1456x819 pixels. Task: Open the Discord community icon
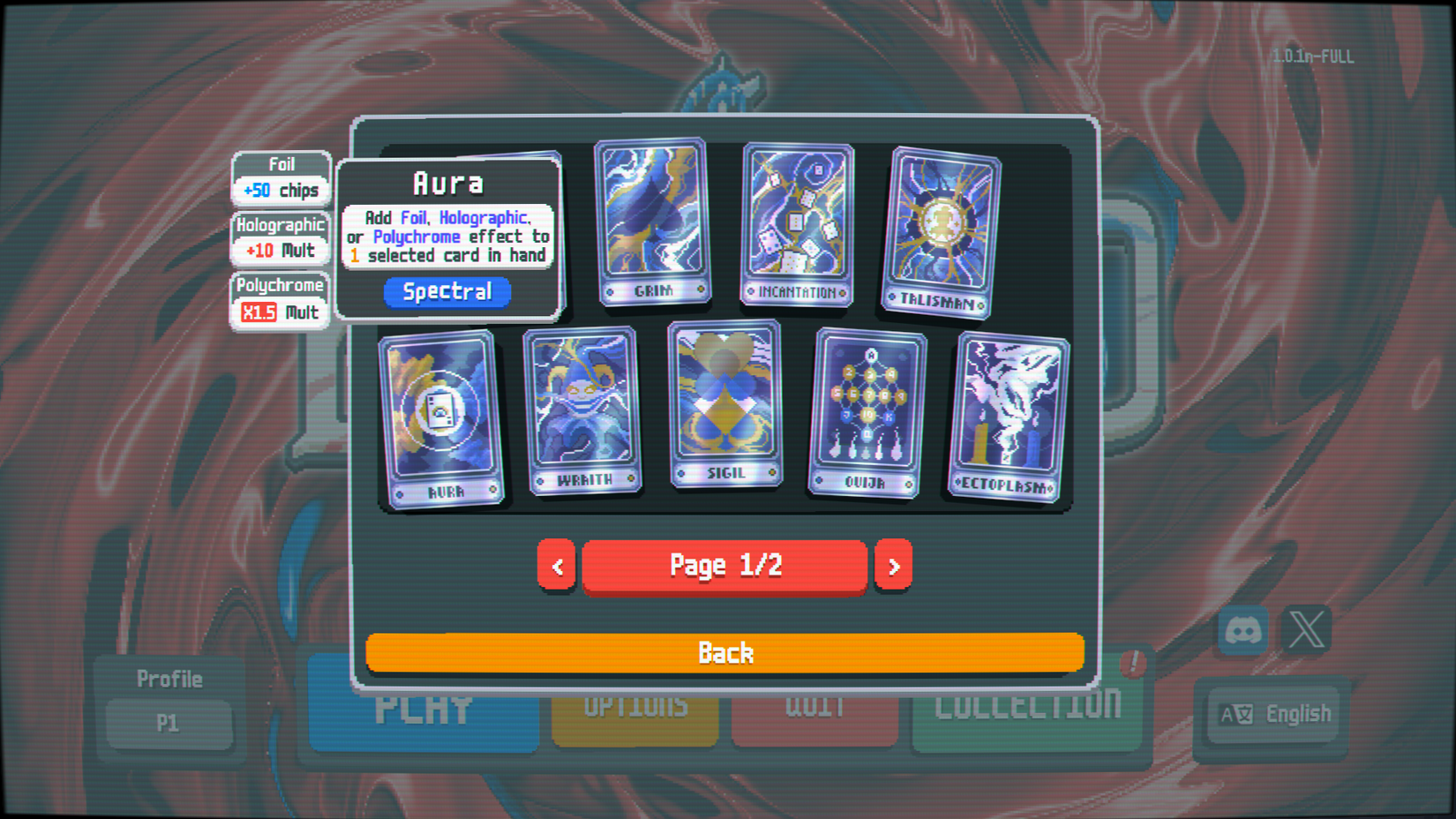click(1242, 630)
